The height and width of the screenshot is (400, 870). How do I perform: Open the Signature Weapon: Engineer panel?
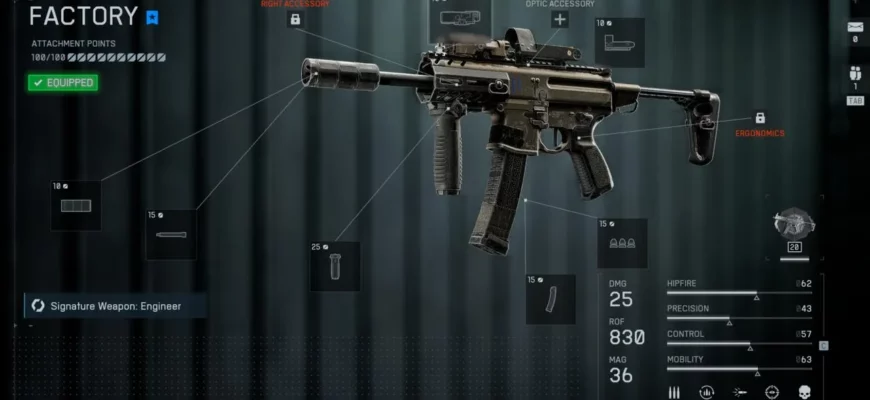115,305
